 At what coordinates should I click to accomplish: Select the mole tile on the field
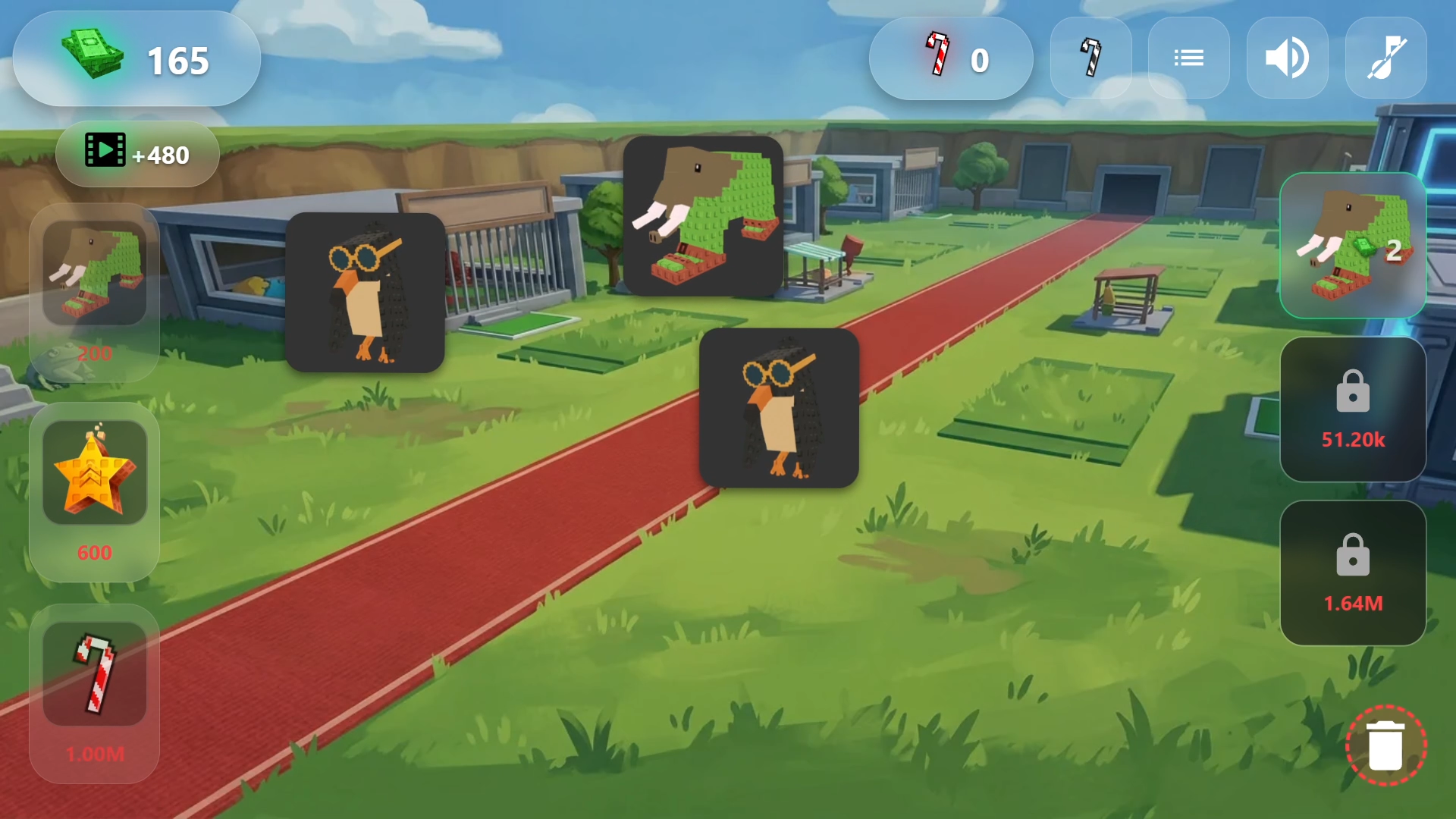click(x=703, y=216)
